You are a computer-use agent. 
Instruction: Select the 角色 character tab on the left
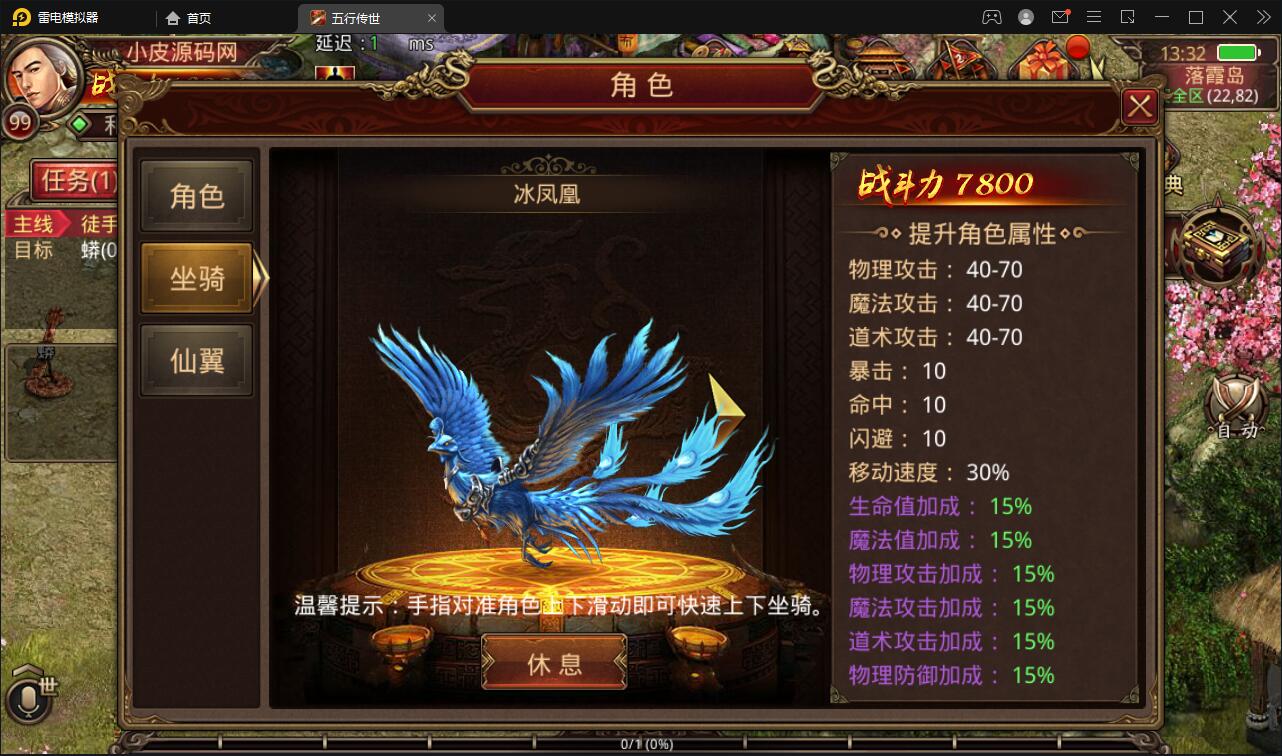coord(196,194)
